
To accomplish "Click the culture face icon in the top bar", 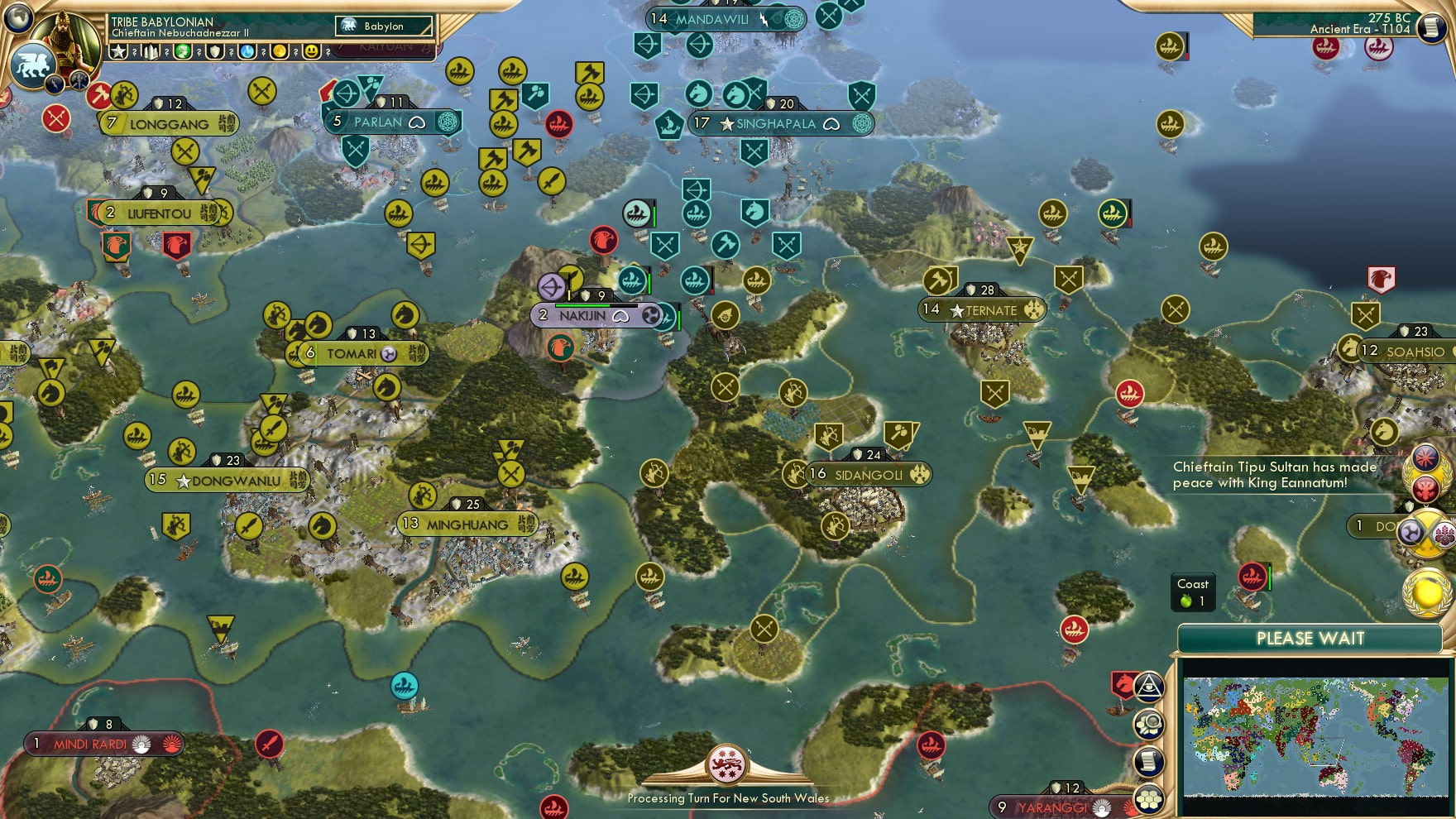I will [184, 51].
